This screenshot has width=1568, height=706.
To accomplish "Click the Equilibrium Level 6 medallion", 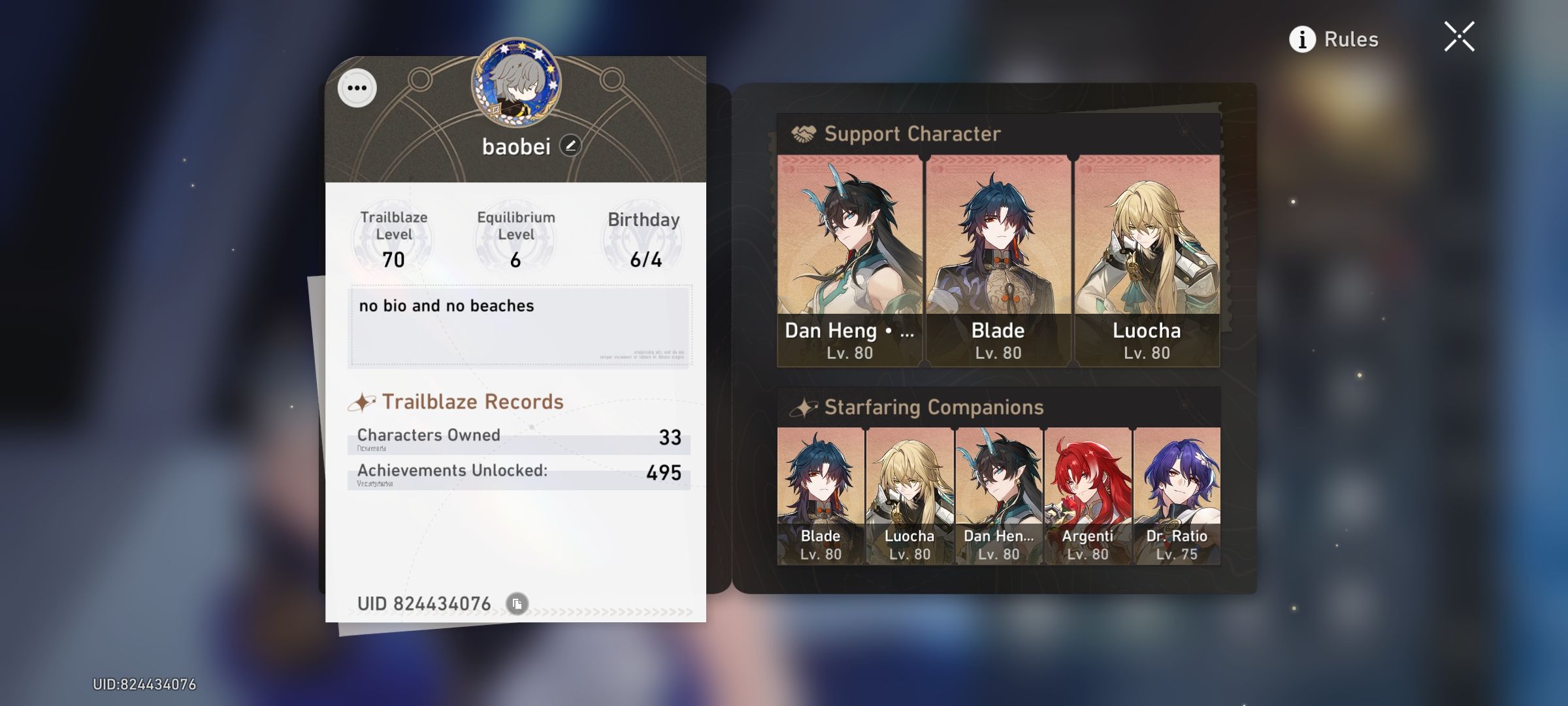I will click(515, 237).
